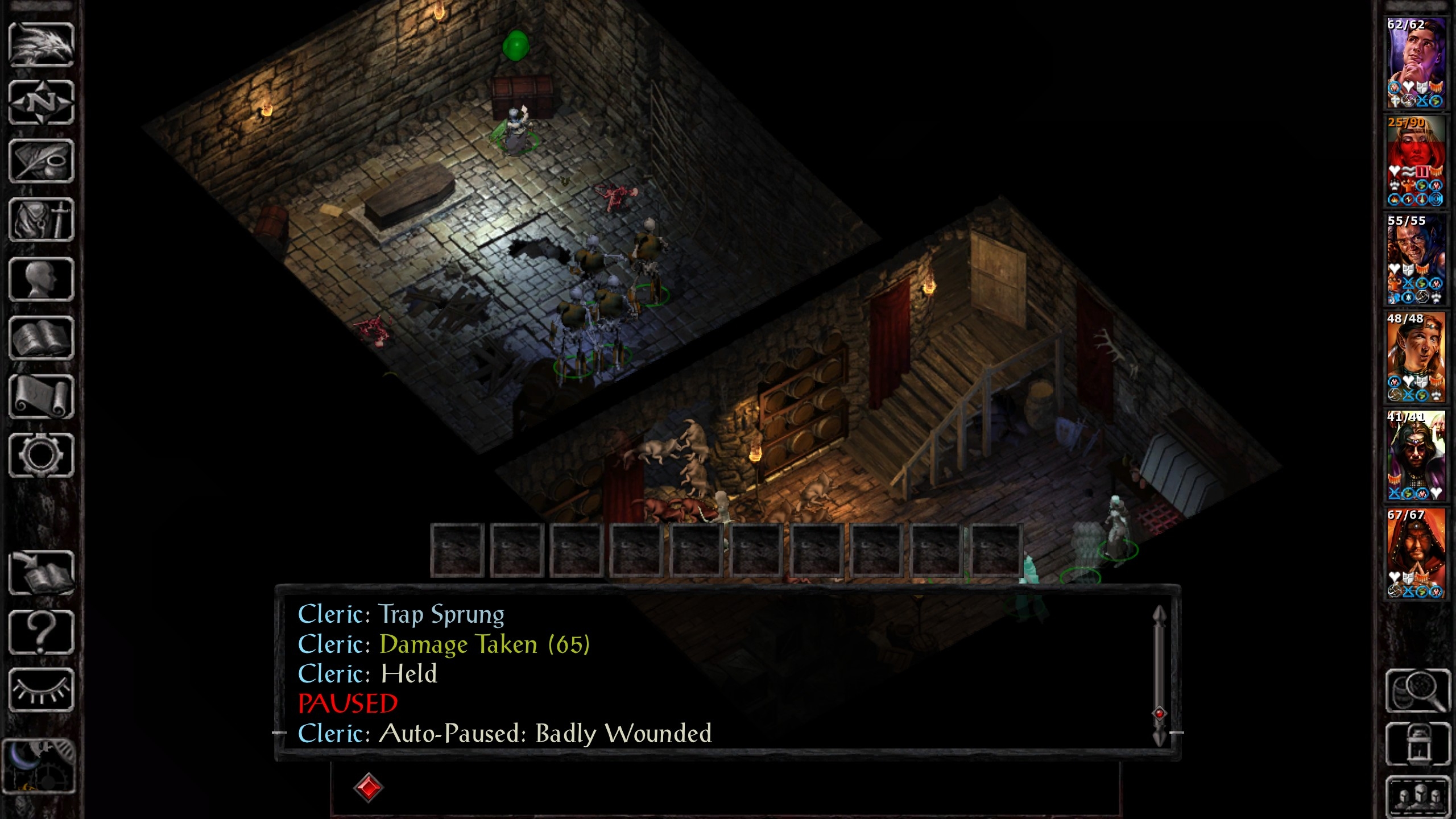Open the mage spellbook icon
Screen dimensions: 1456x819
pyautogui.click(x=41, y=338)
